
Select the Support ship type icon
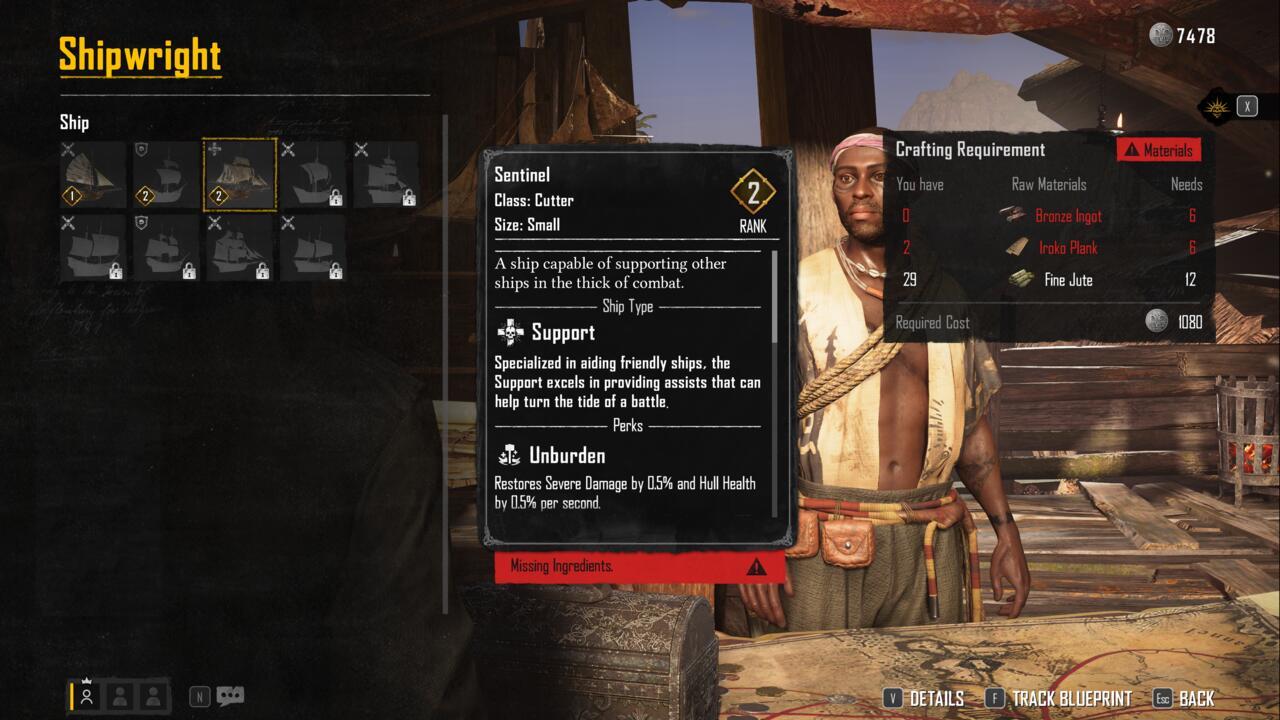coord(509,332)
